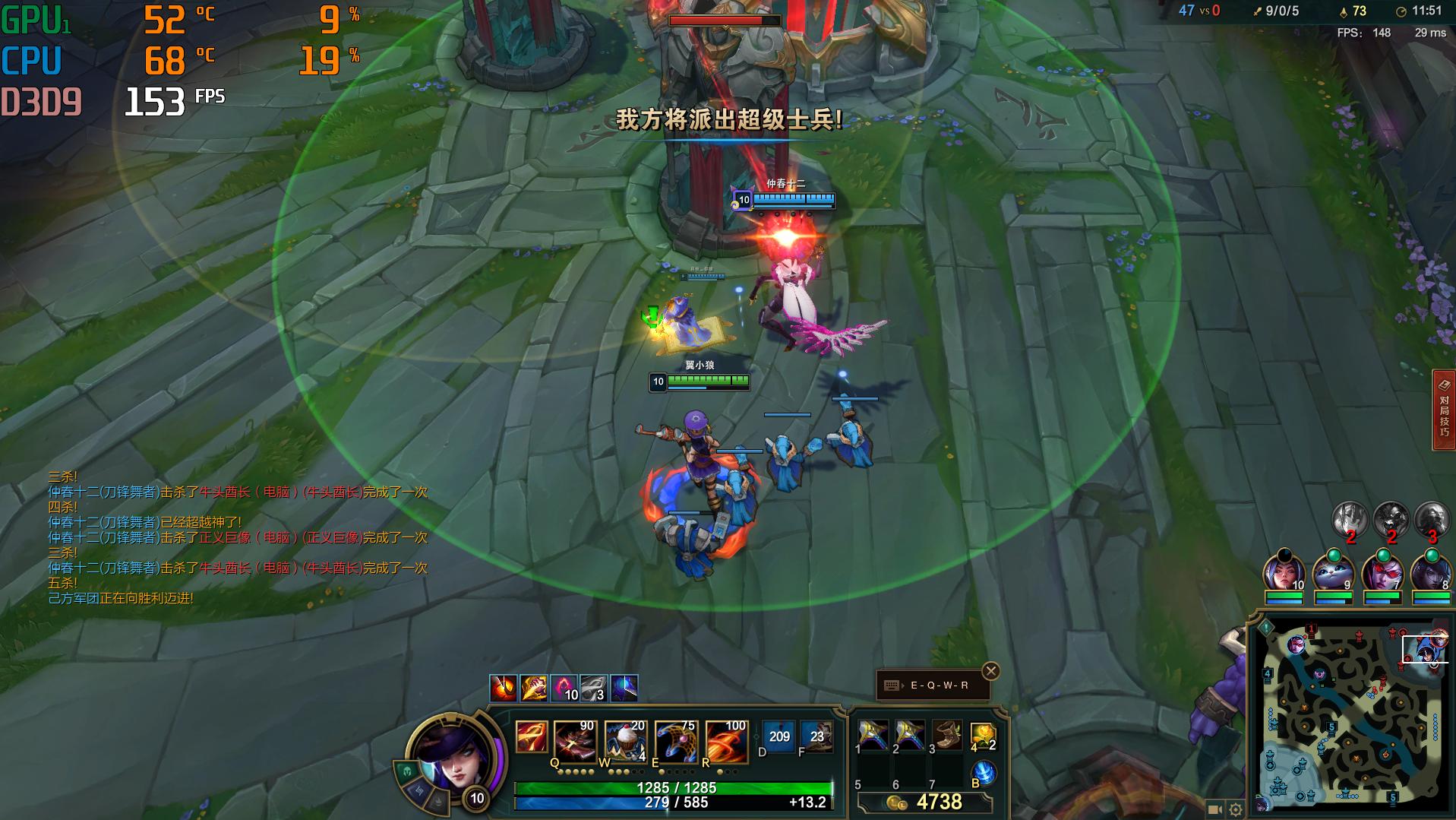
Task: Open minimap options via gear icon
Action: pos(1236,810)
